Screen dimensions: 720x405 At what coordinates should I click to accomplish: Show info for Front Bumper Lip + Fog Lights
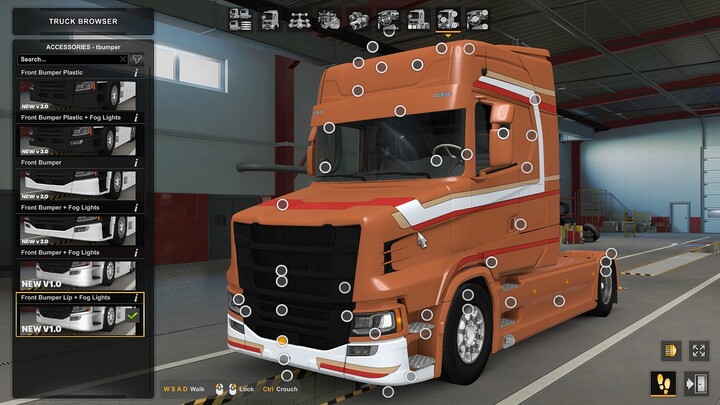point(136,298)
